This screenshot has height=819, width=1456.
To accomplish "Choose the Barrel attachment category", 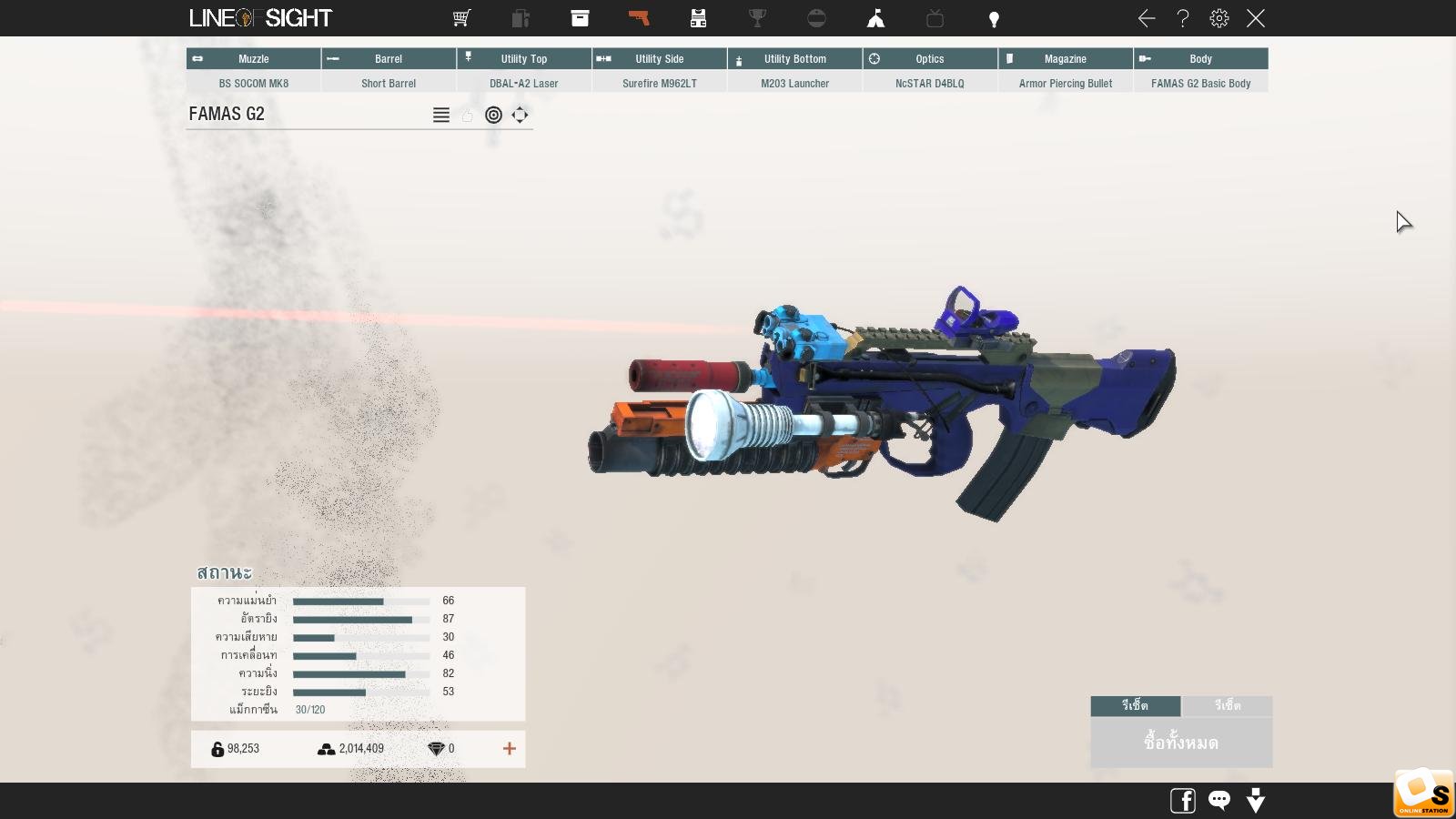I will pyautogui.click(x=389, y=59).
